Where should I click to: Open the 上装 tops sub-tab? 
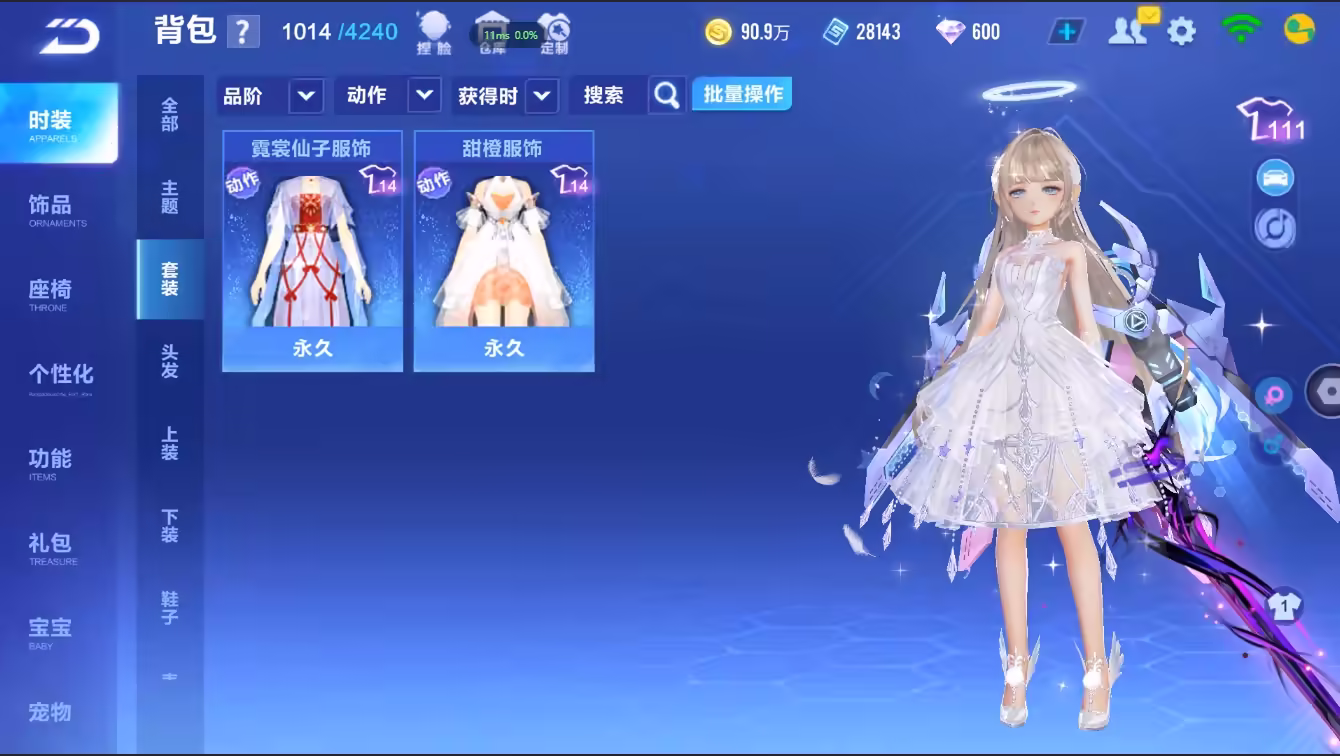[170, 444]
